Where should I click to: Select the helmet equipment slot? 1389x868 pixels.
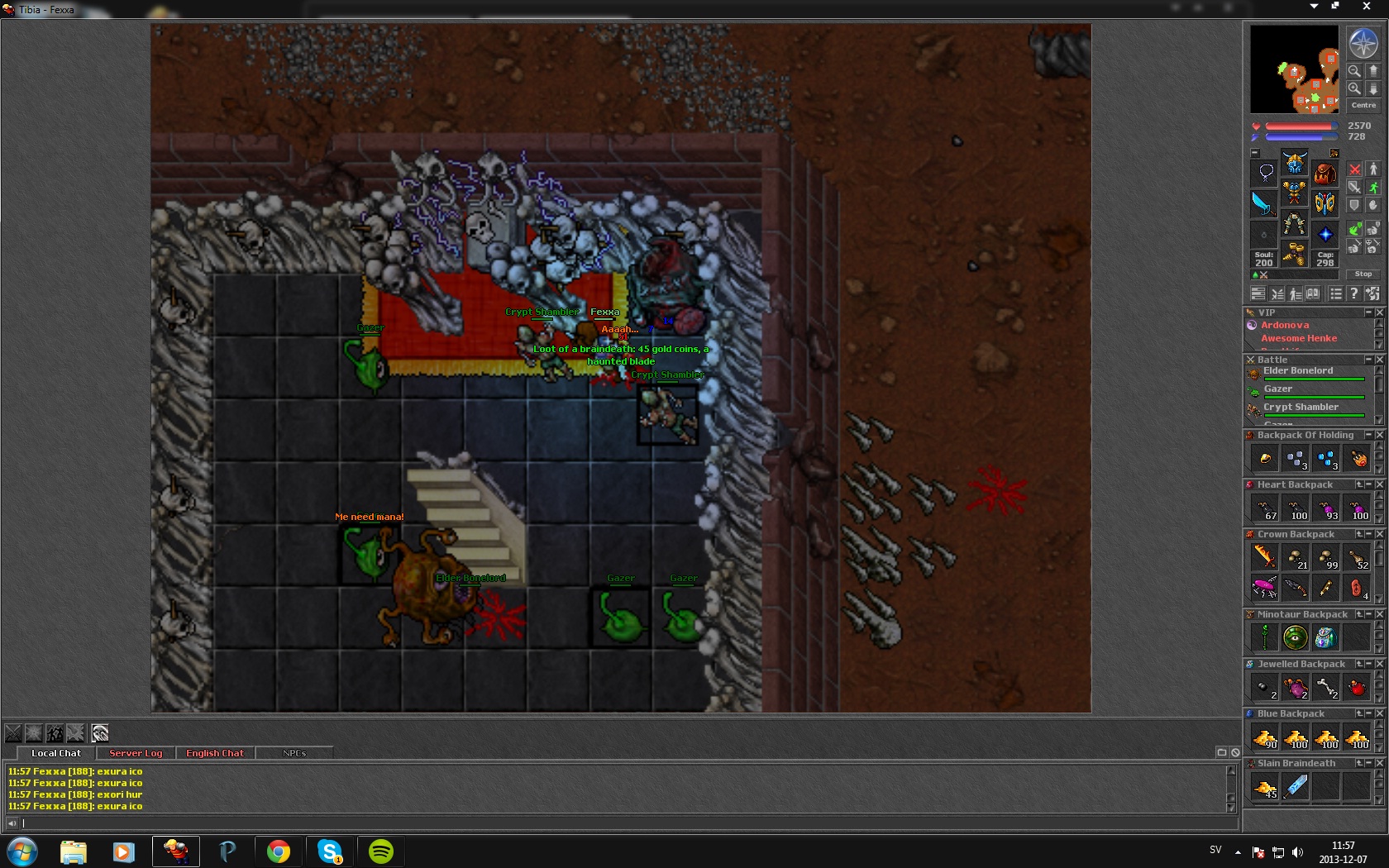1295,162
